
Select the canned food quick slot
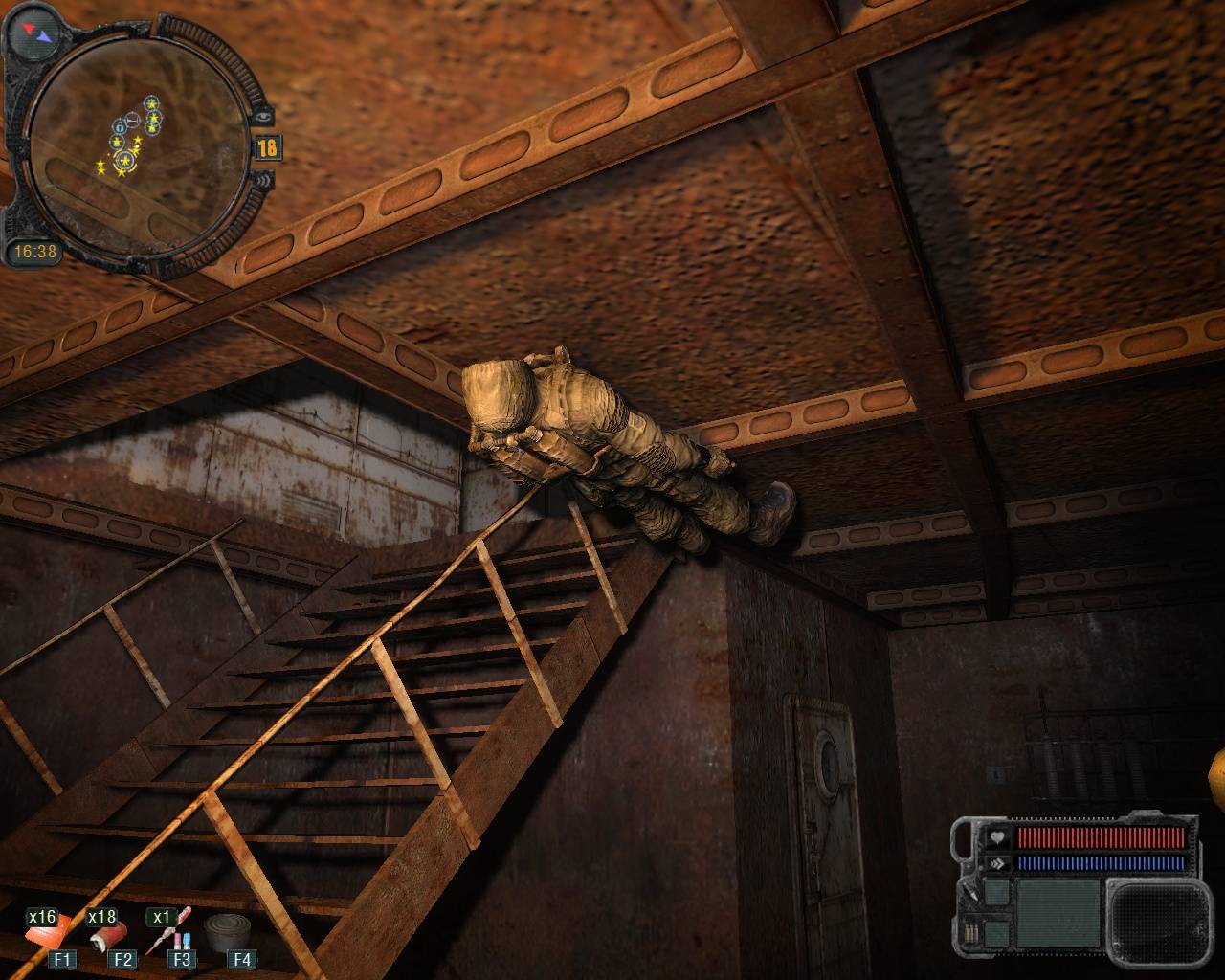(x=227, y=929)
